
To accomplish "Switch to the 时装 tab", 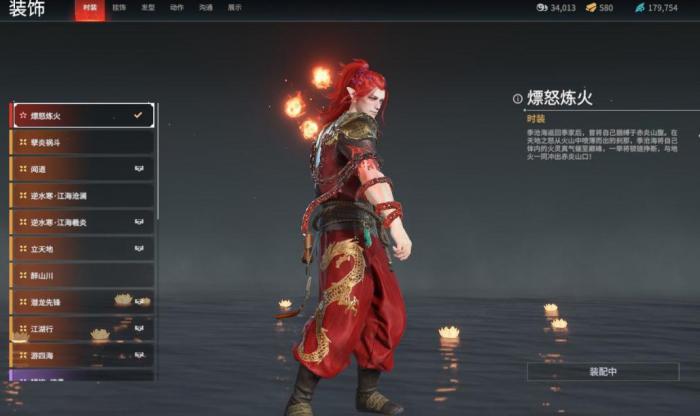I will click(90, 8).
